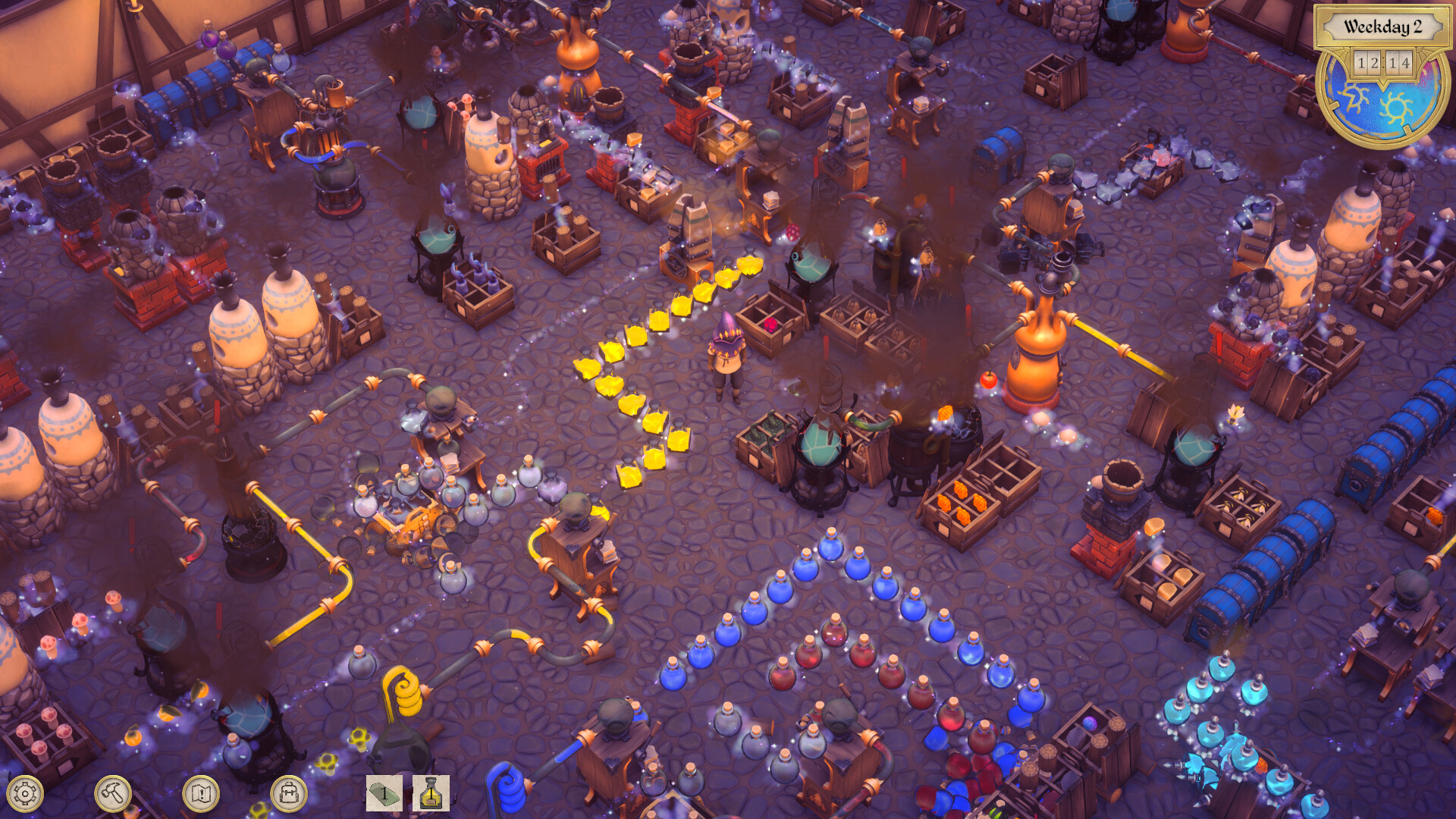This screenshot has width=1456, height=819.
Task: Open the settings gear menu
Action: point(24,793)
